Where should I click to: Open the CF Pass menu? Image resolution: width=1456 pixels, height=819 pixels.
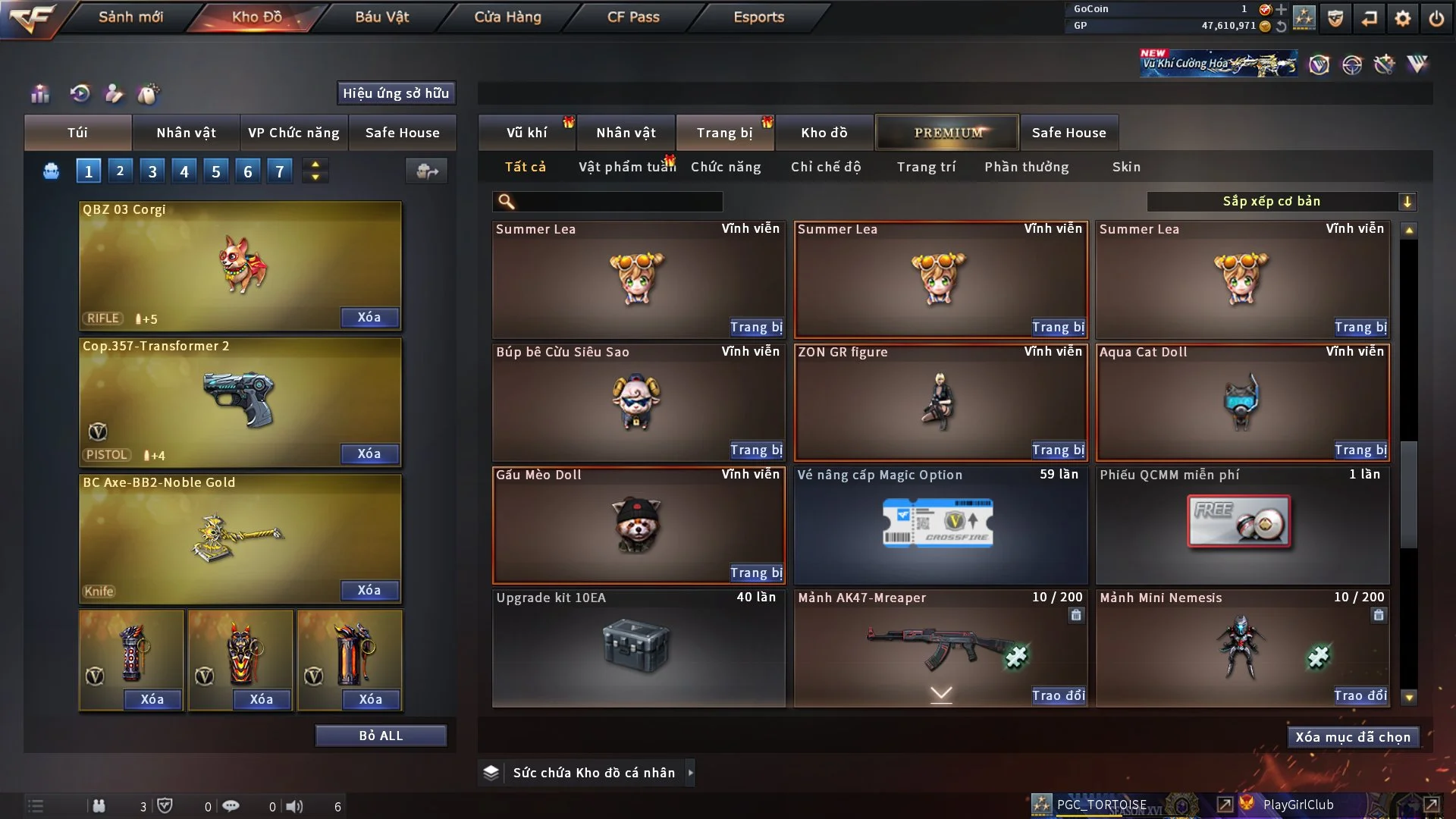click(633, 17)
